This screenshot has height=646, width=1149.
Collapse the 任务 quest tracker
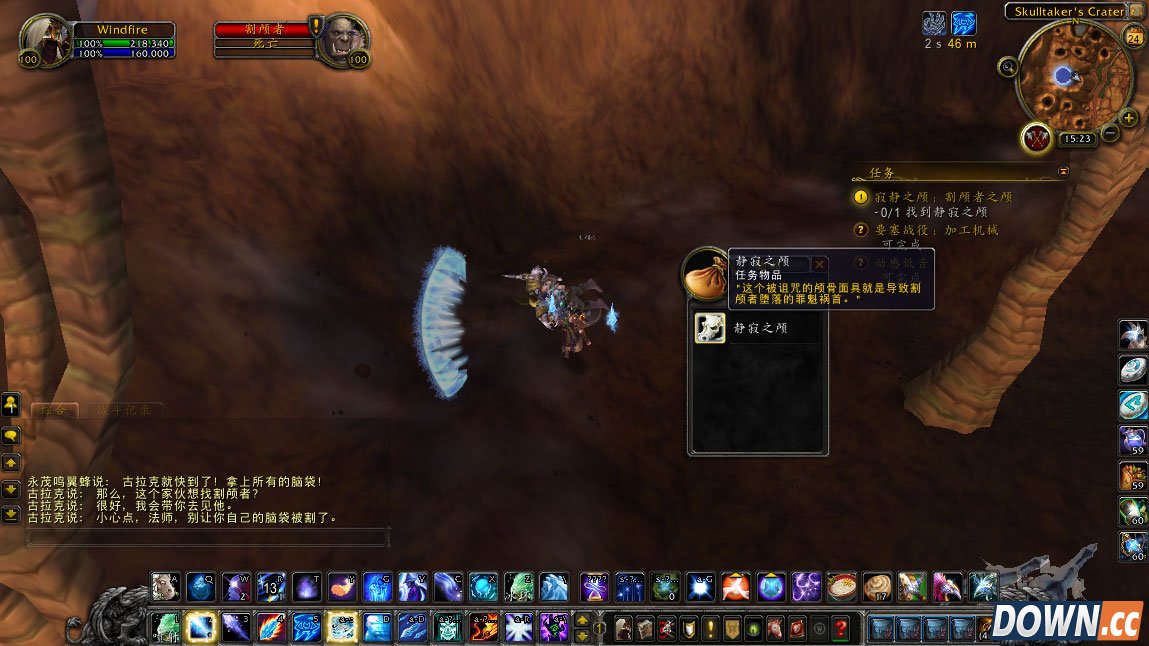1063,172
